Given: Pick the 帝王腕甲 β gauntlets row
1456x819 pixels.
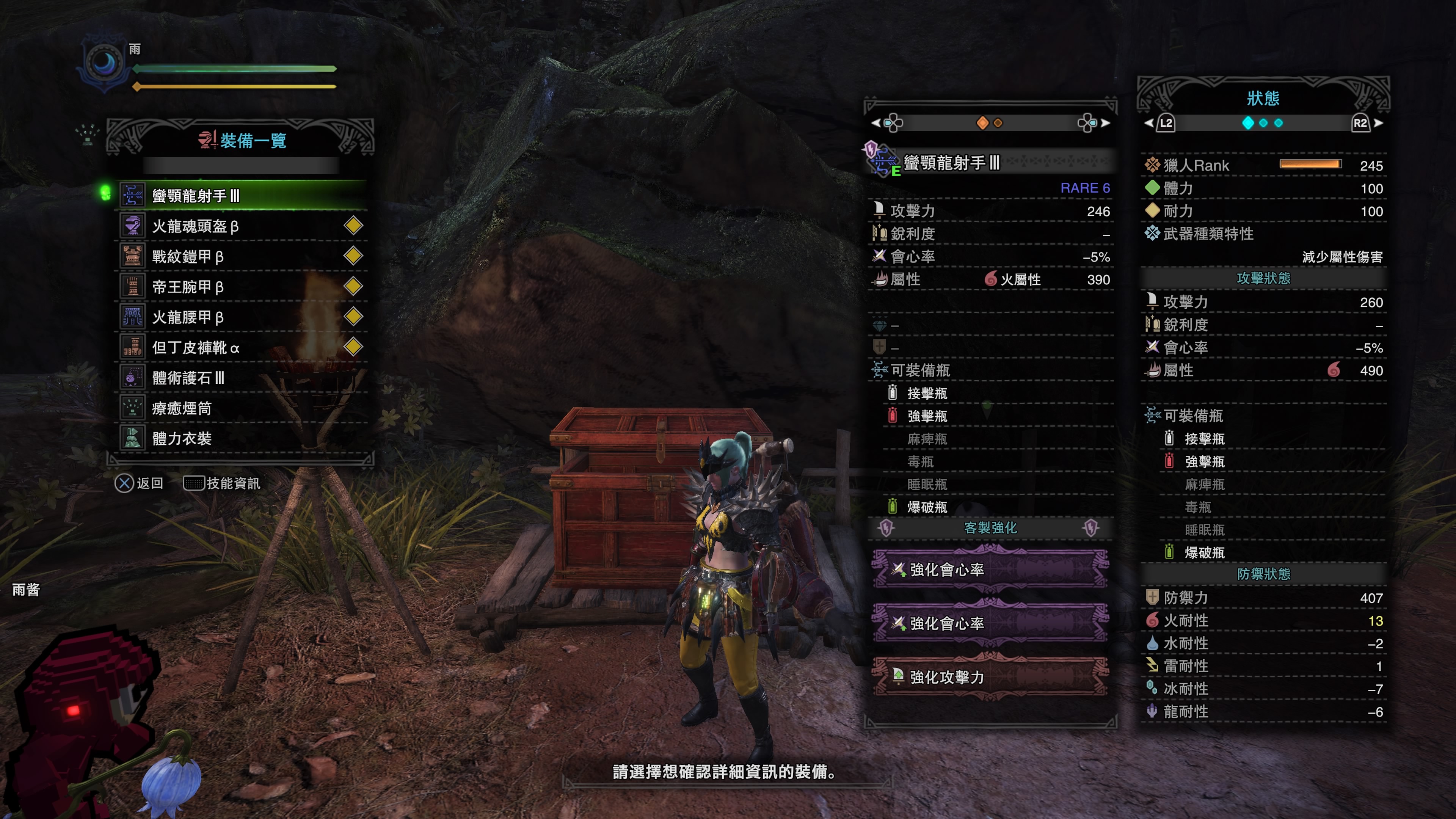Looking at the screenshot, I should tap(243, 287).
